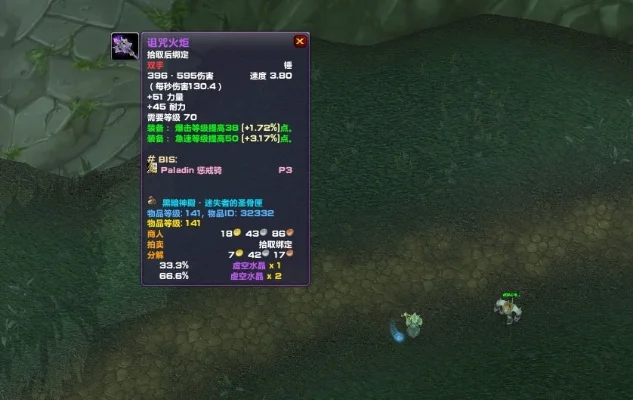633x400 pixels.
Task: Click the purple mace item icon
Action: pyautogui.click(x=125, y=46)
